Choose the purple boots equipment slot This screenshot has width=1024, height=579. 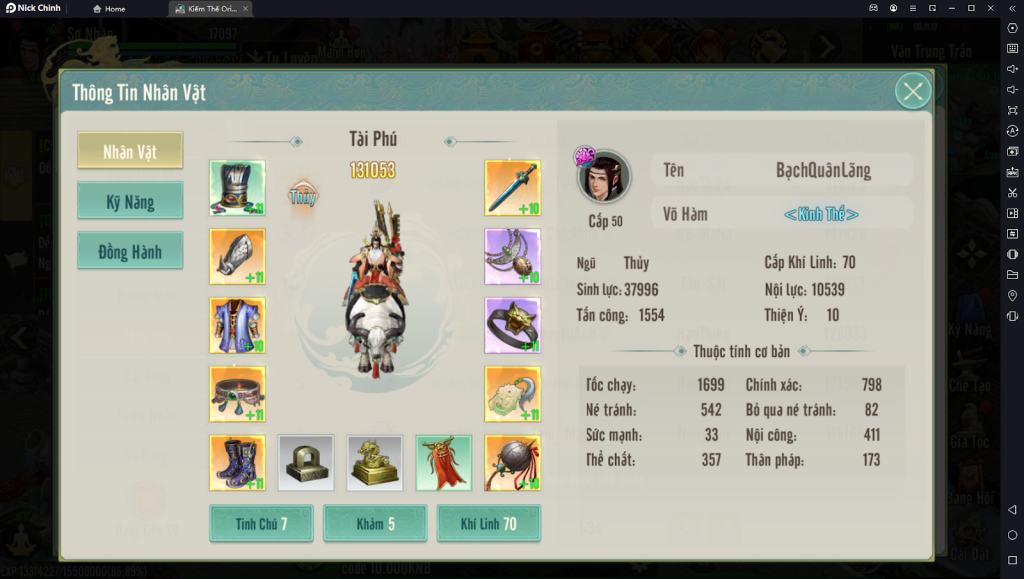tap(237, 462)
